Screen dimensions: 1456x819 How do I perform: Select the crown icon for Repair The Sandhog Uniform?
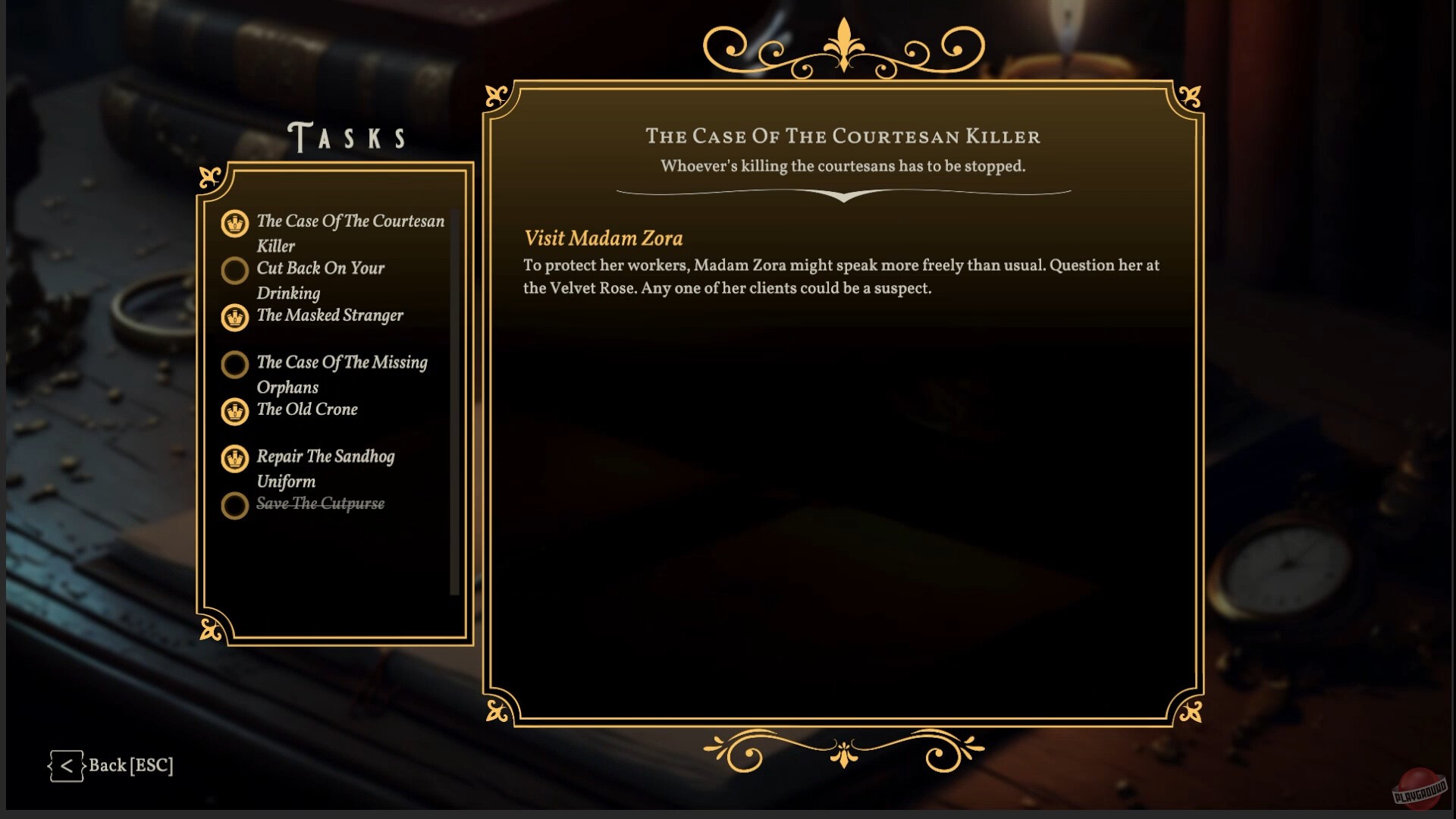pos(235,460)
